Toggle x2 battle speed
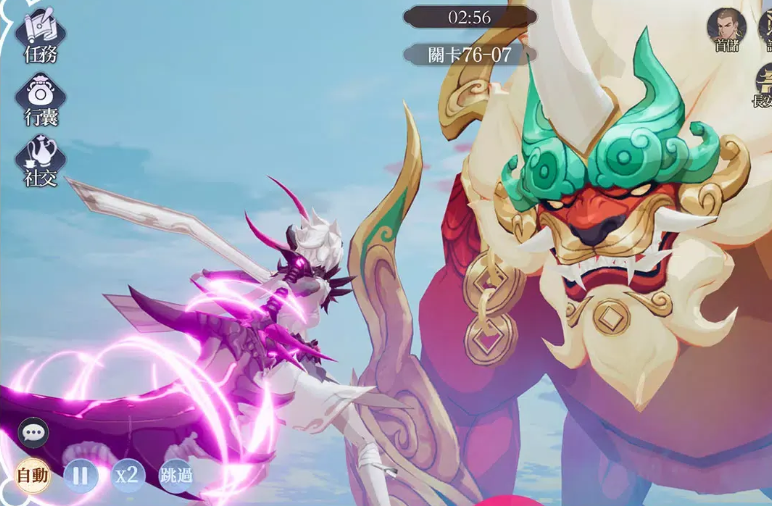 point(127,475)
